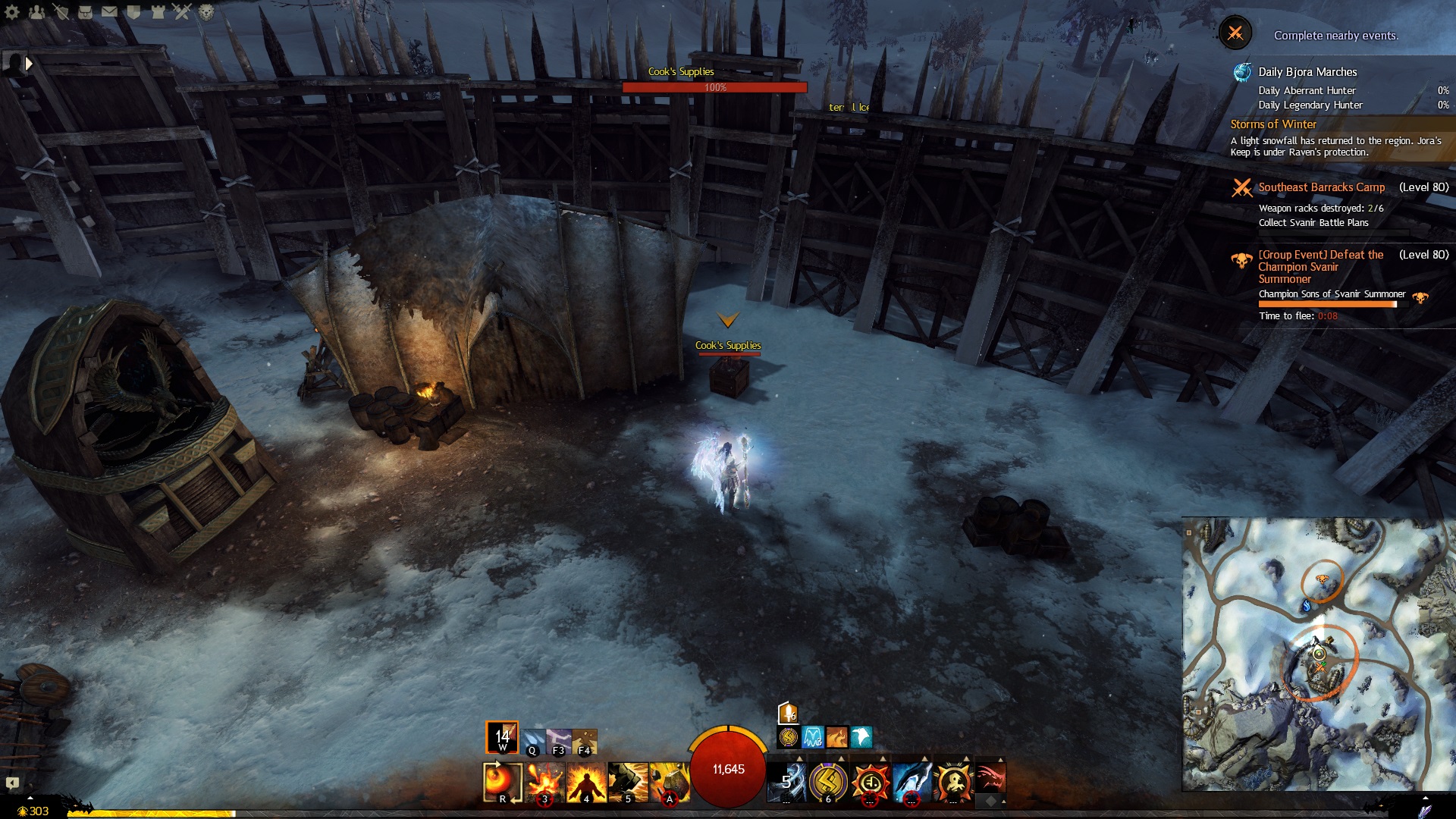Use the burning figure skill on slot 4
The width and height of the screenshot is (1456, 819).
click(586, 782)
